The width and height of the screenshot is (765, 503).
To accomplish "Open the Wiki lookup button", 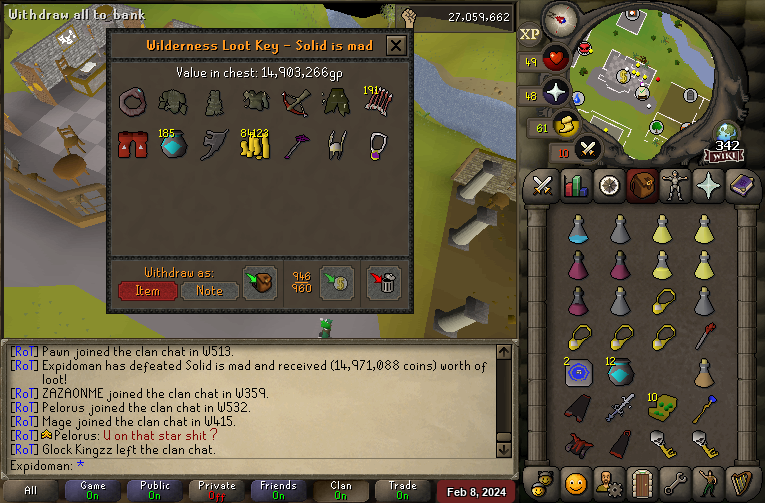I will tap(724, 153).
